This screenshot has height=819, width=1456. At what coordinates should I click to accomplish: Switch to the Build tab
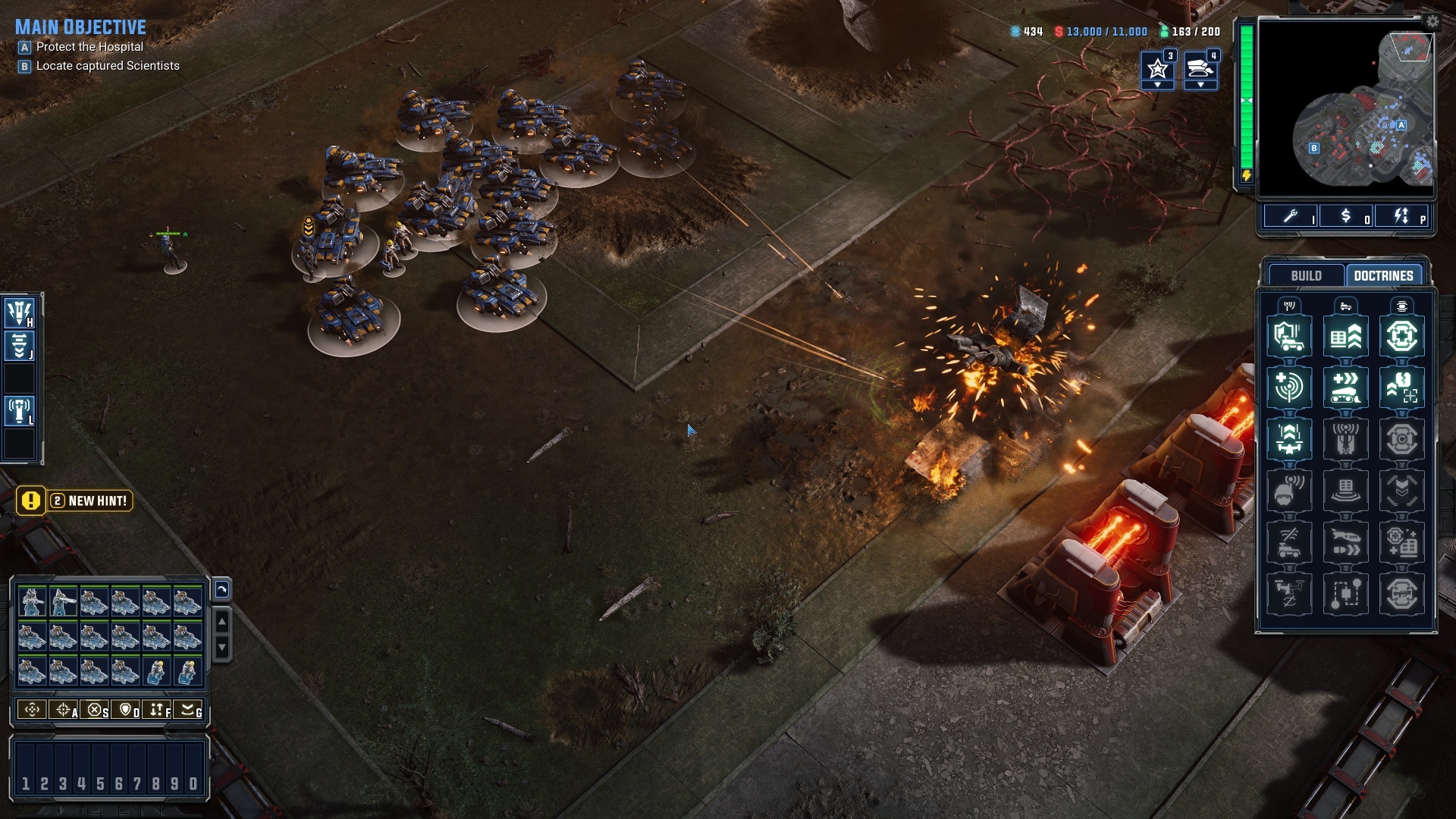(1306, 275)
